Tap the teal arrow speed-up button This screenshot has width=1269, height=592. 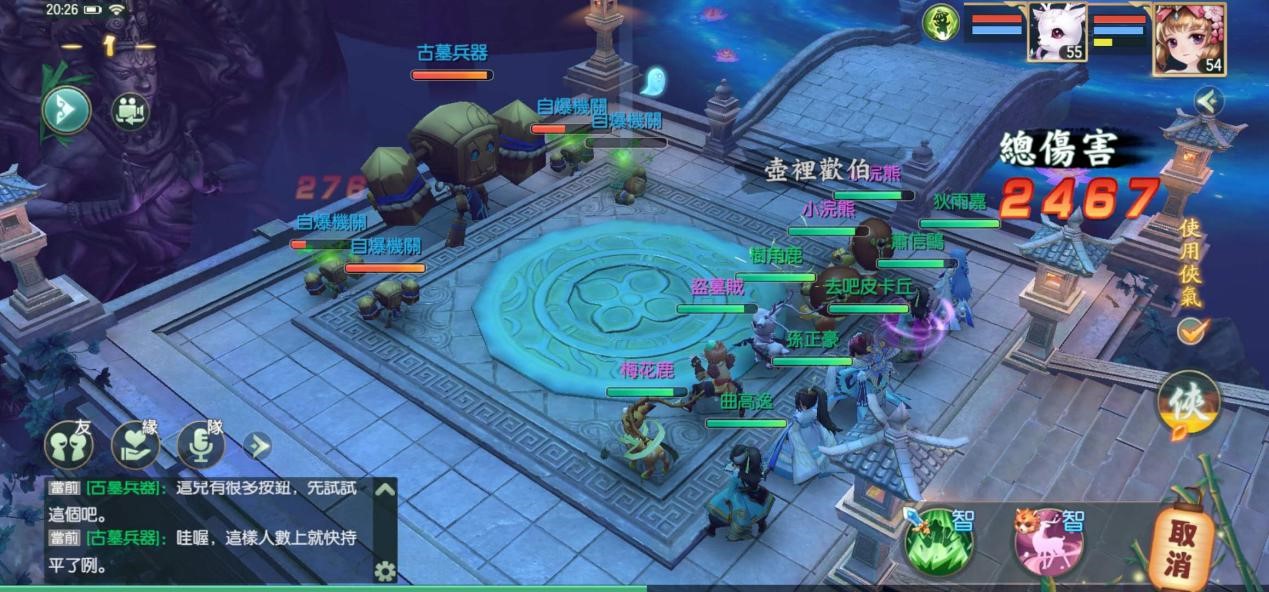[x=66, y=110]
